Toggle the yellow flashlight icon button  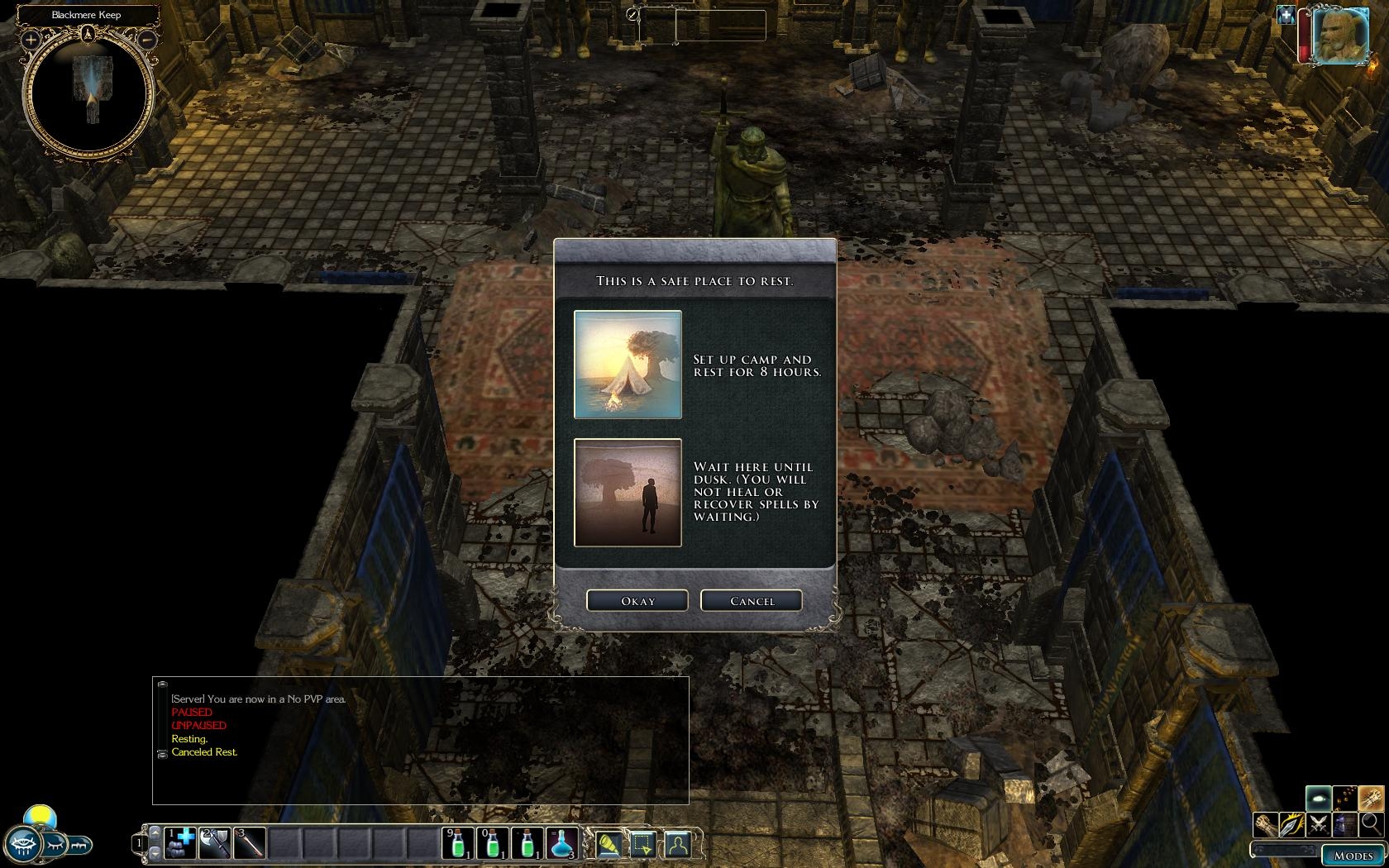608,843
